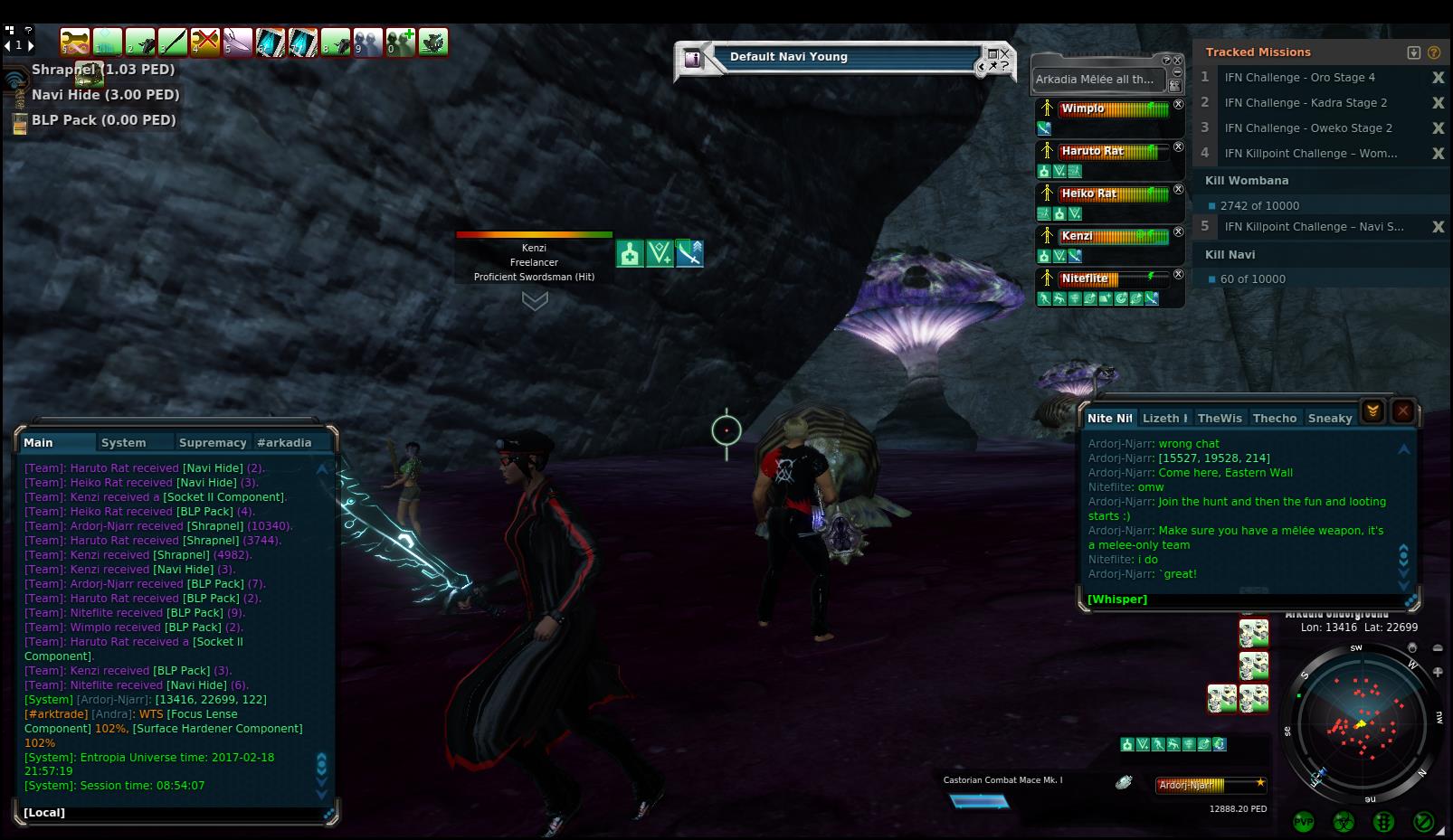This screenshot has height=840, width=1453.
Task: Select the sword in hotbar slot 3
Action: click(173, 42)
